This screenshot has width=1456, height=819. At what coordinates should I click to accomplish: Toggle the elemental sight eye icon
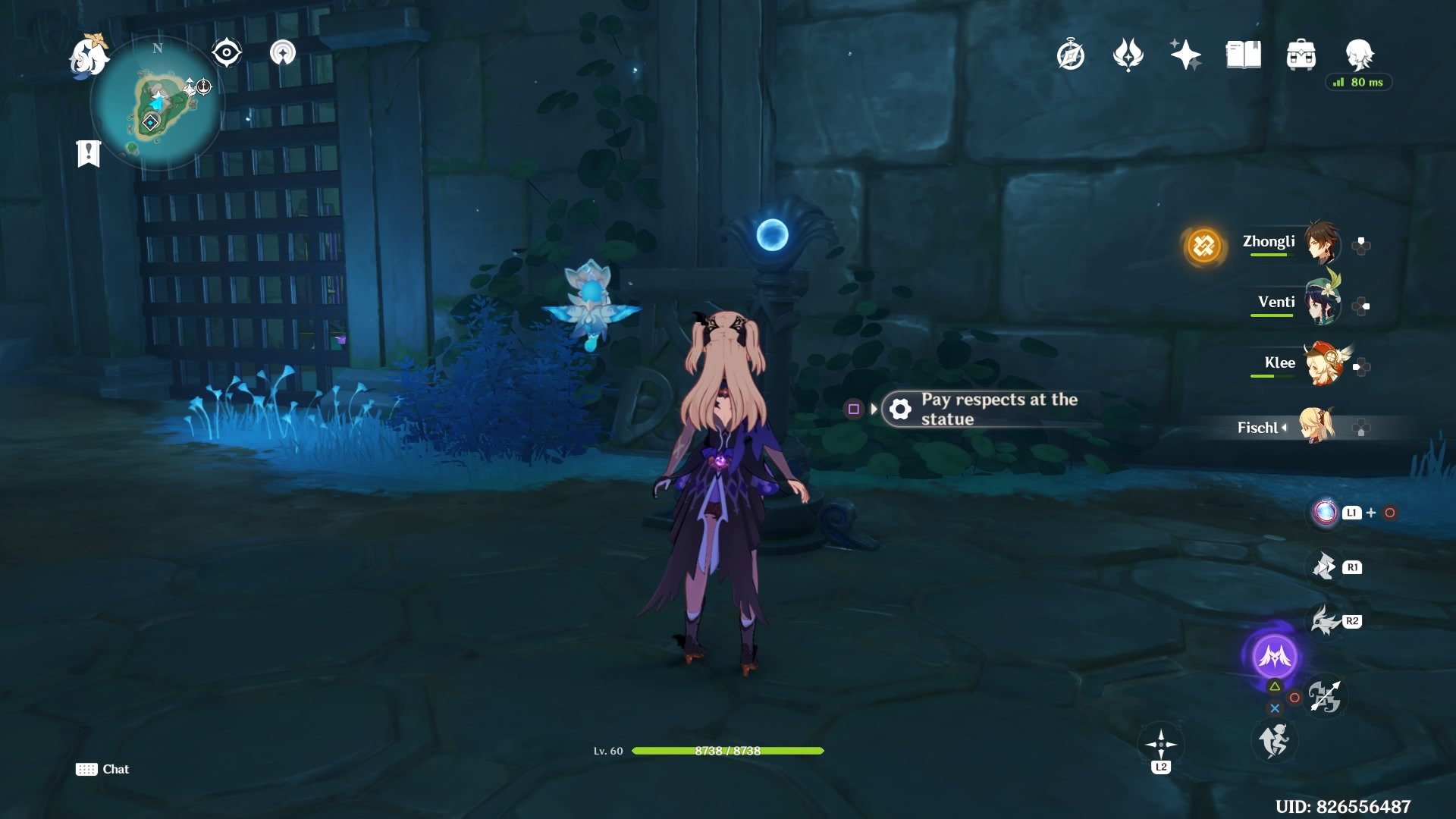coord(227,53)
